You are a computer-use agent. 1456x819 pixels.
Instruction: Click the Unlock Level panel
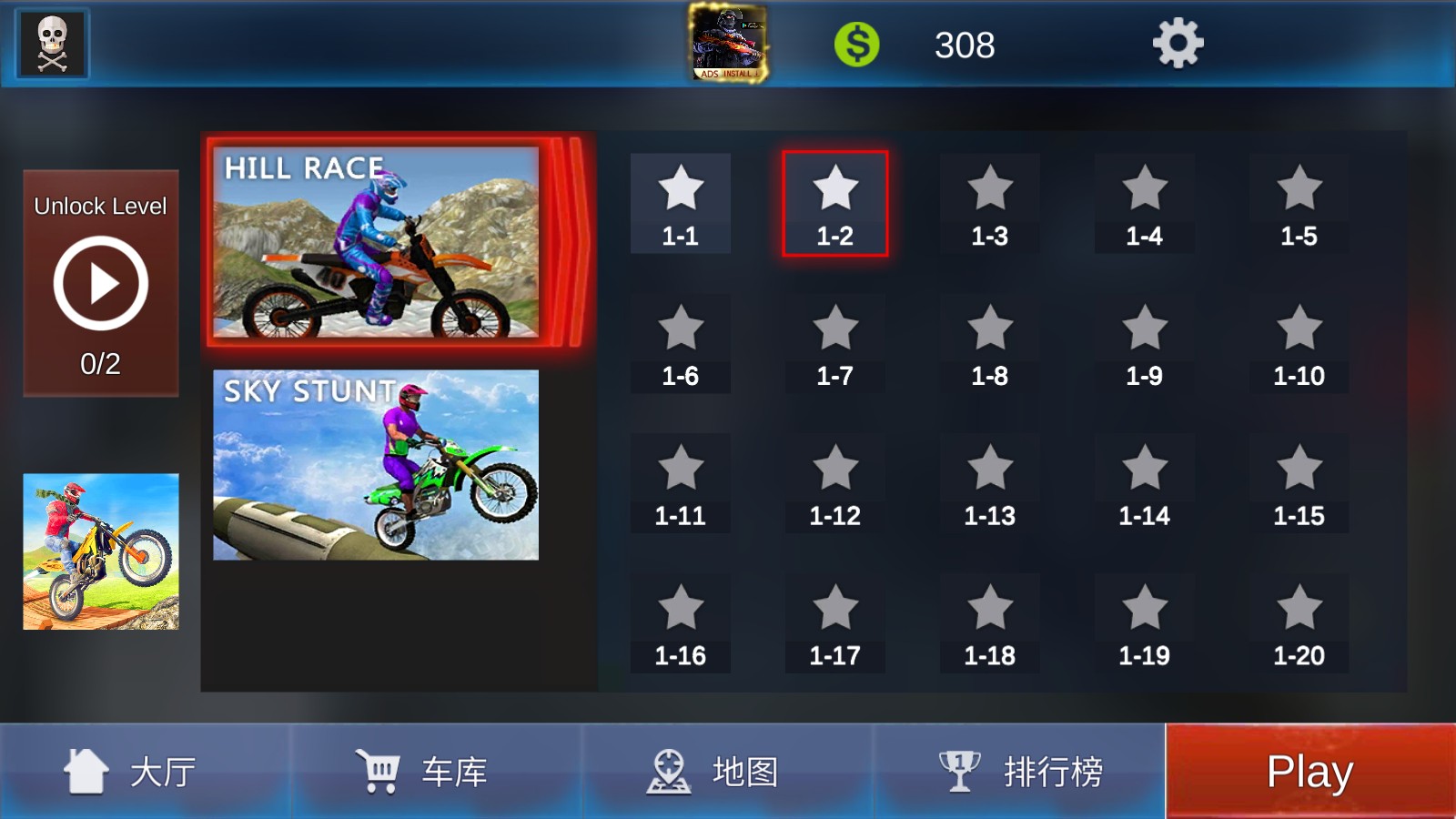coord(100,207)
